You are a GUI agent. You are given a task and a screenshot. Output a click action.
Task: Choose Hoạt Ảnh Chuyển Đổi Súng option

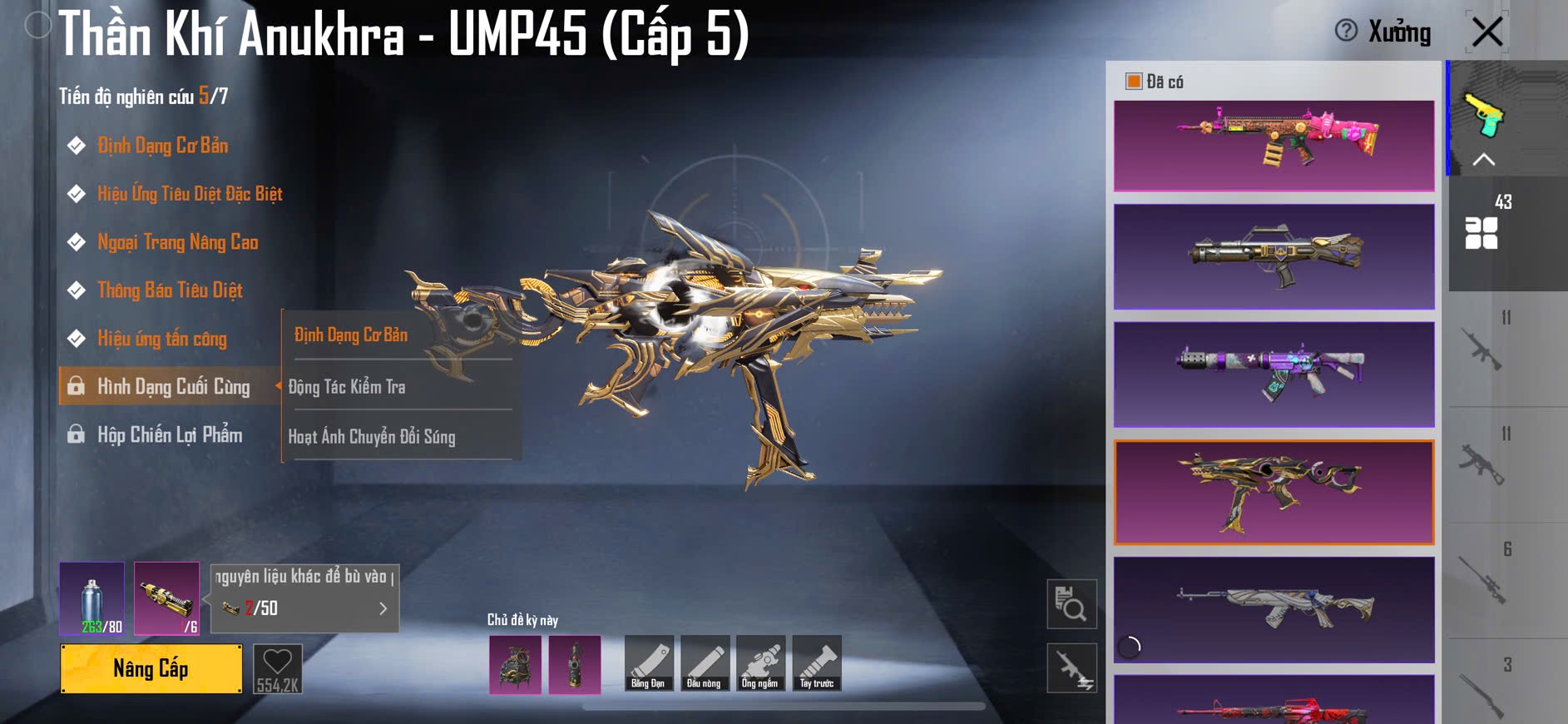pyautogui.click(x=372, y=436)
